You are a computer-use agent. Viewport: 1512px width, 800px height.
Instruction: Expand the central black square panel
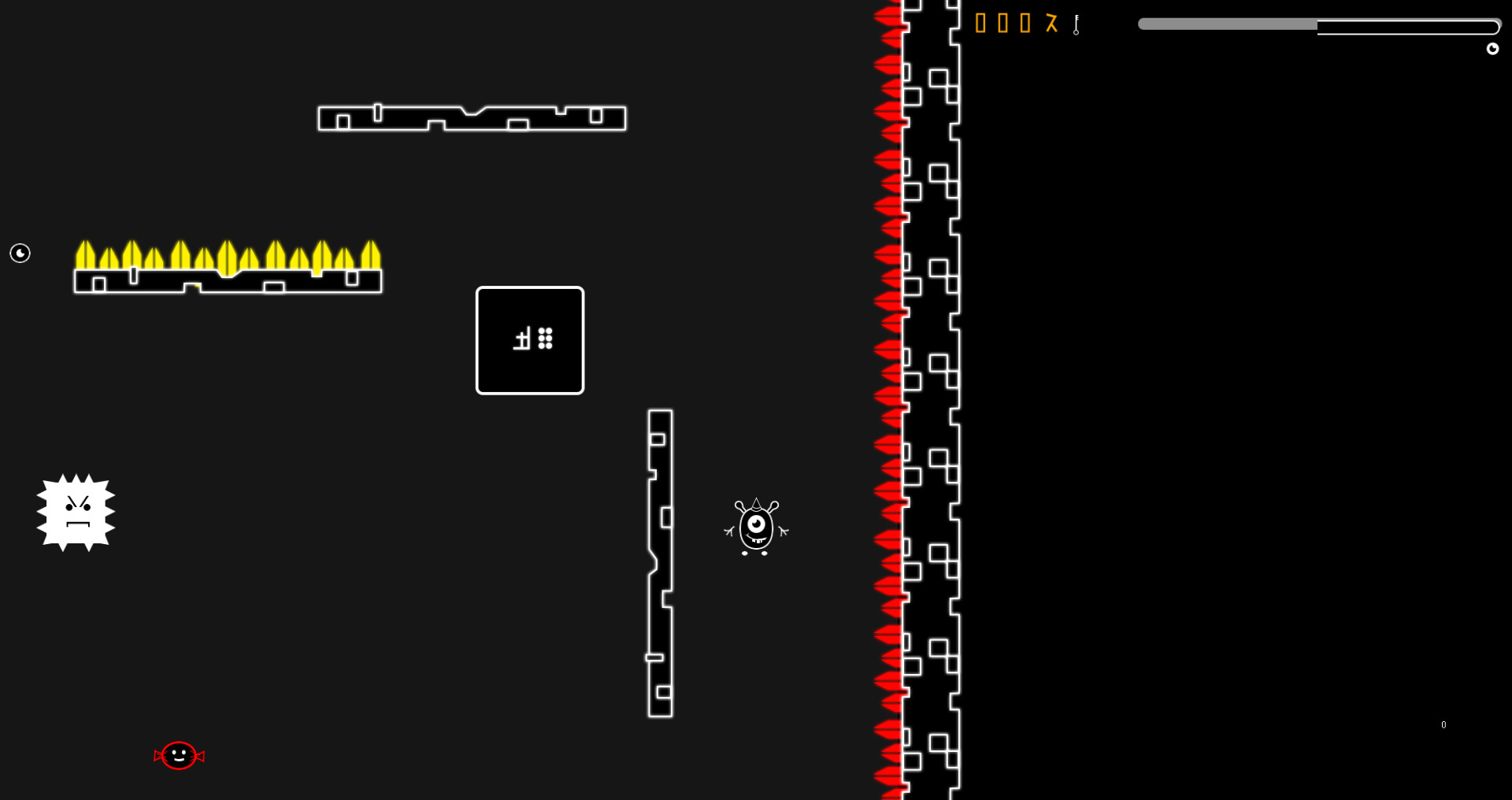[529, 340]
